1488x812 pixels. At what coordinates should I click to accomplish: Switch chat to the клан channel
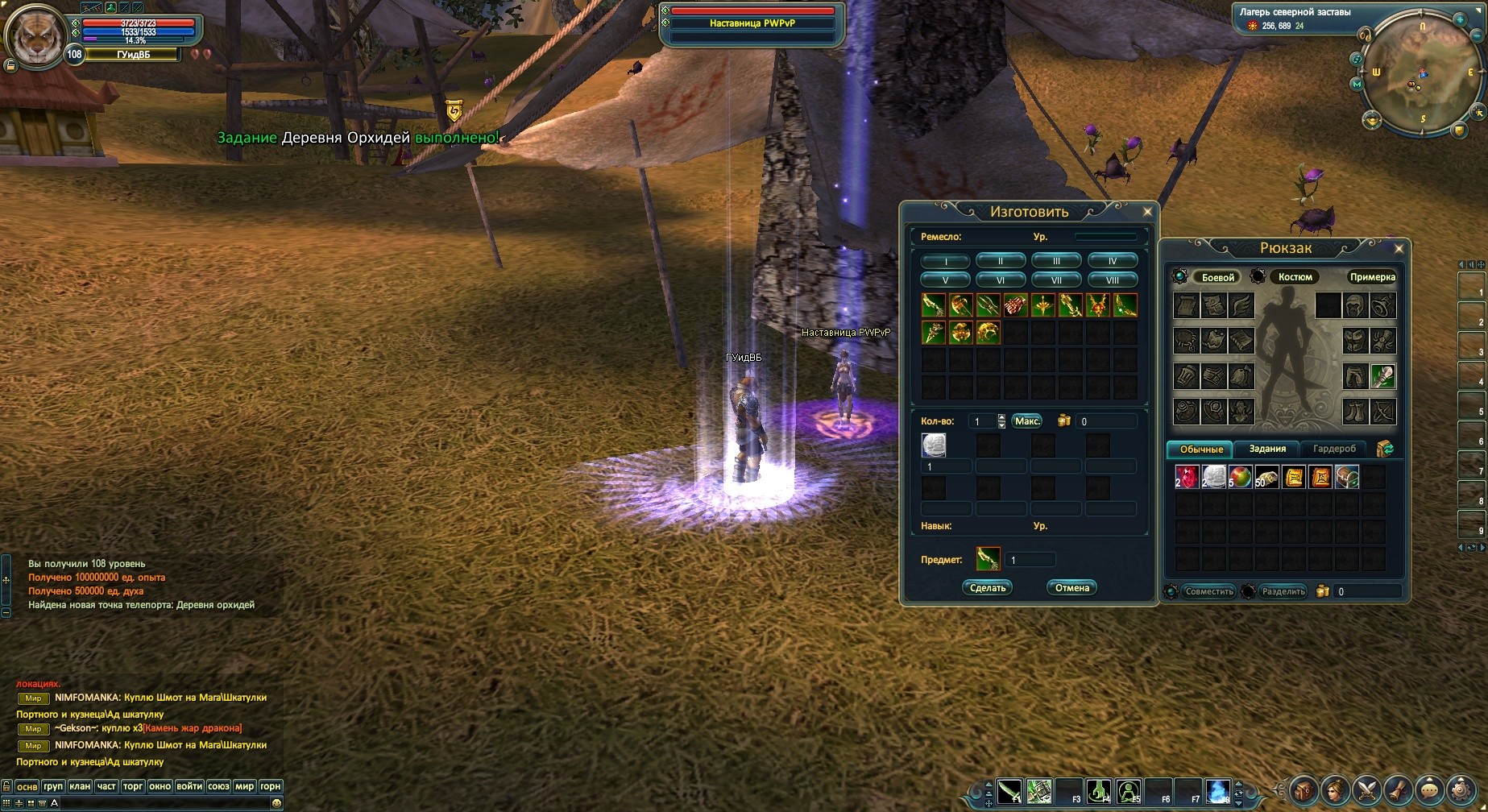tap(80, 786)
